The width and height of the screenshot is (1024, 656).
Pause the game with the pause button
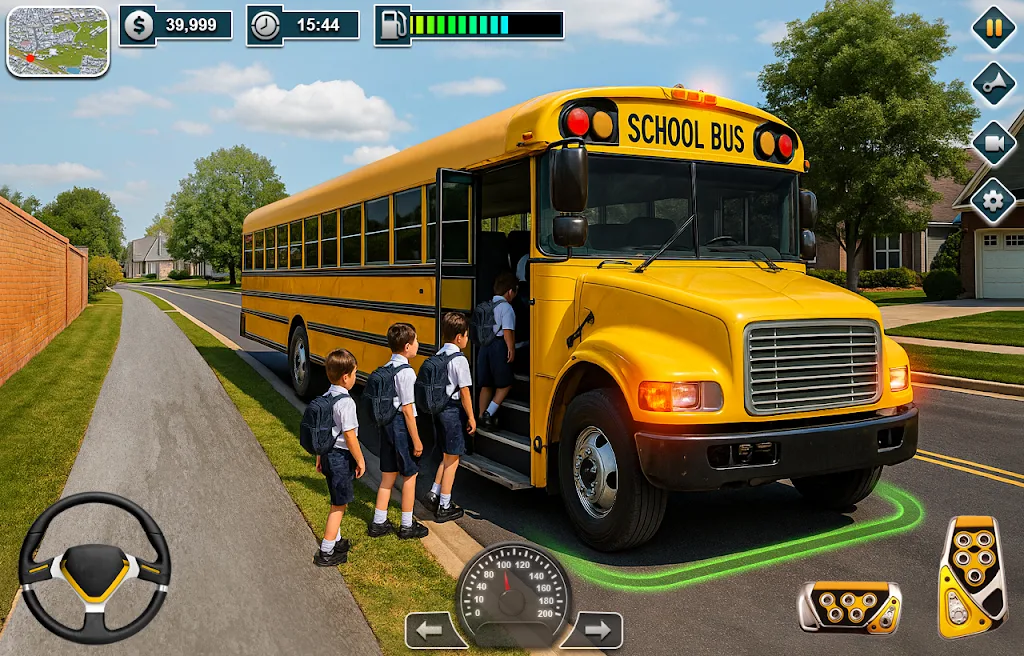click(x=993, y=27)
